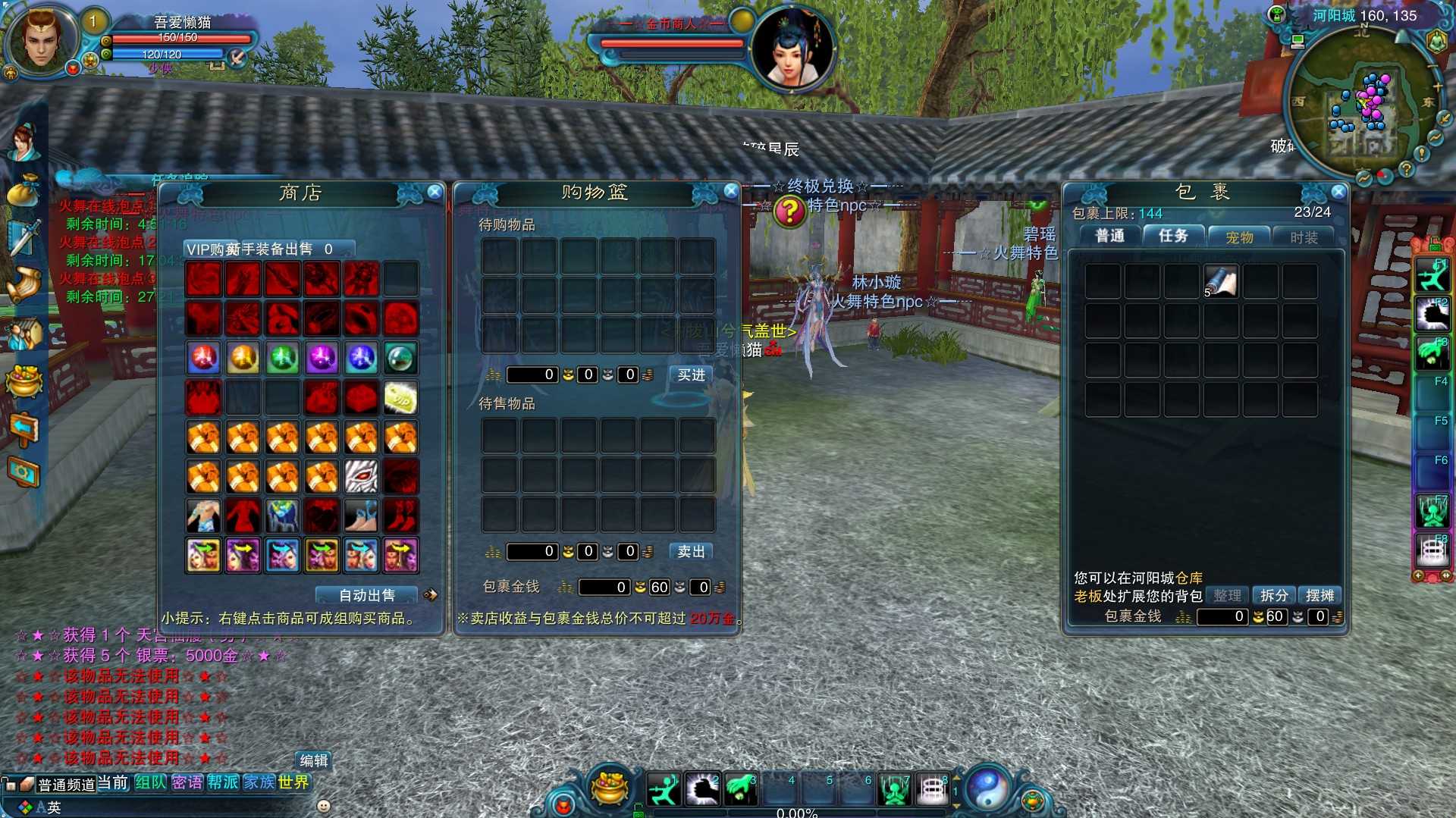Click the 编辑 chat edit button
Image resolution: width=1456 pixels, height=818 pixels.
click(314, 760)
